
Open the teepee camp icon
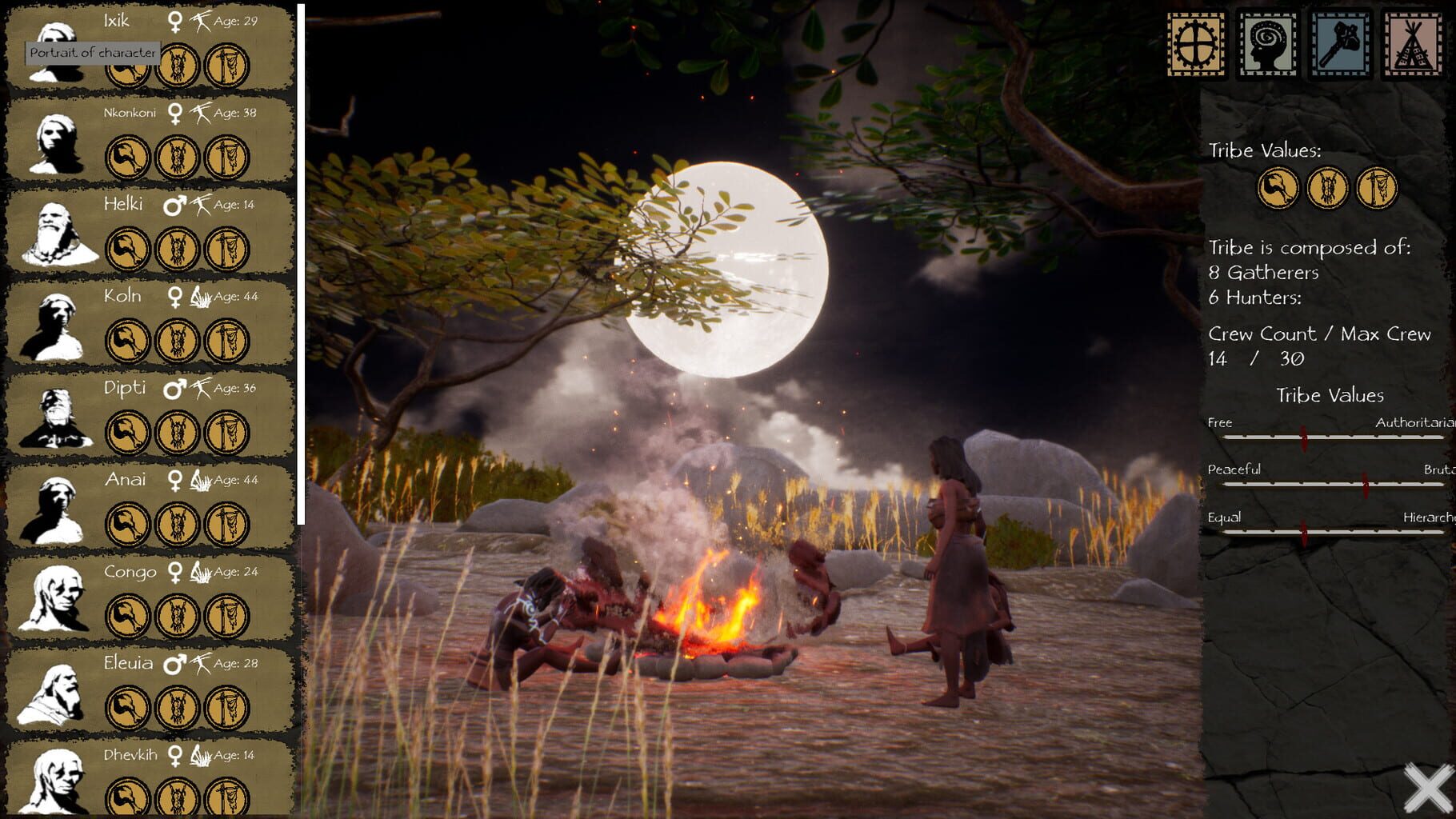point(1414,43)
